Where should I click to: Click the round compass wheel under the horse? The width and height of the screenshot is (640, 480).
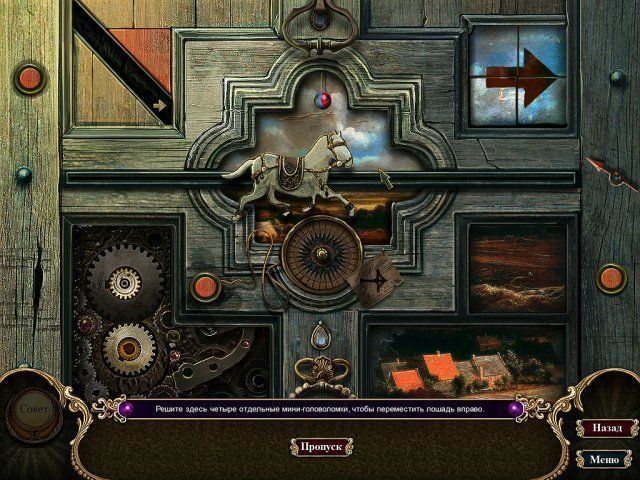click(318, 260)
